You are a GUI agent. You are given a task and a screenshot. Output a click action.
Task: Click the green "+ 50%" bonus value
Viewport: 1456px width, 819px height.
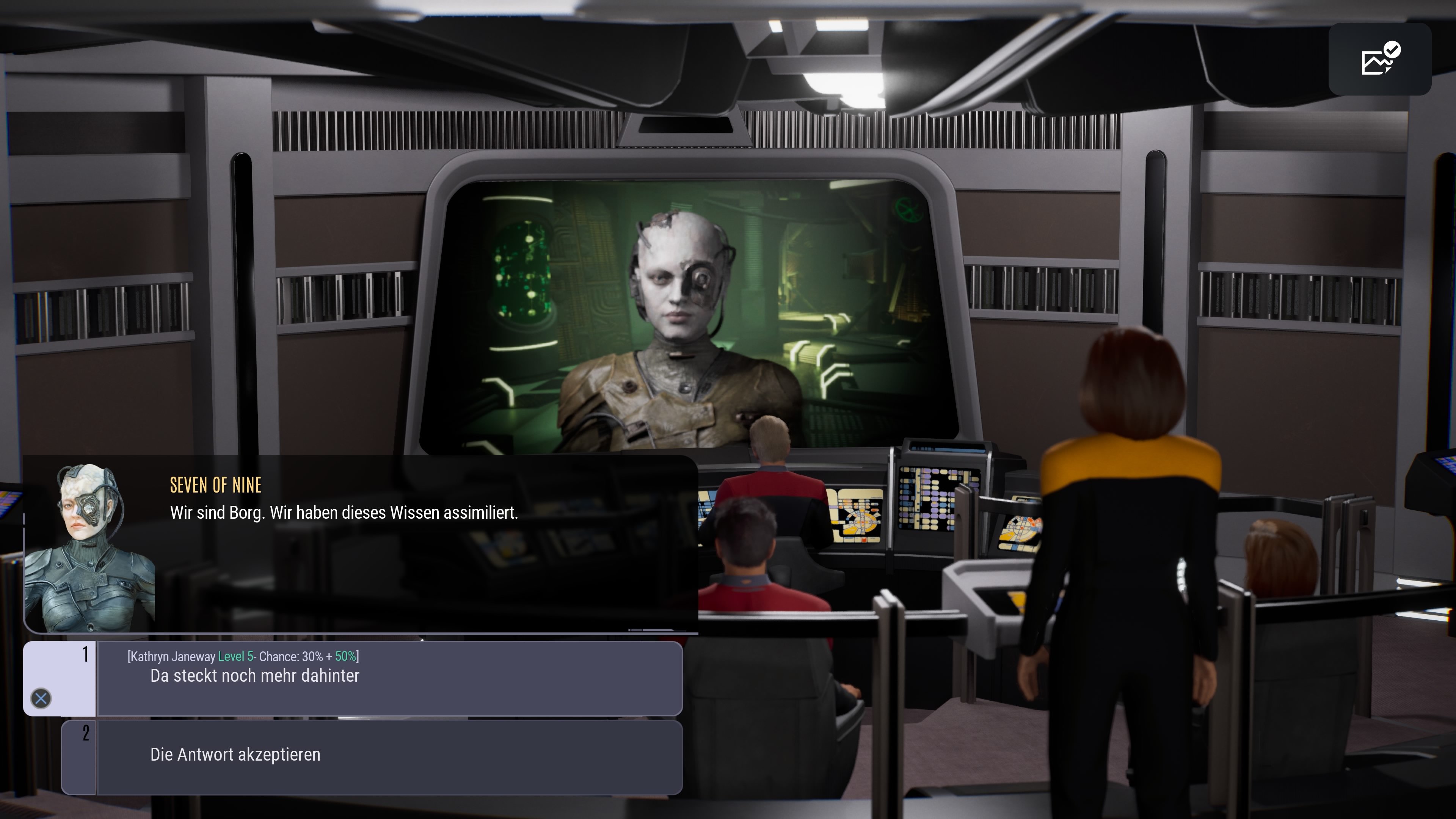tap(346, 657)
